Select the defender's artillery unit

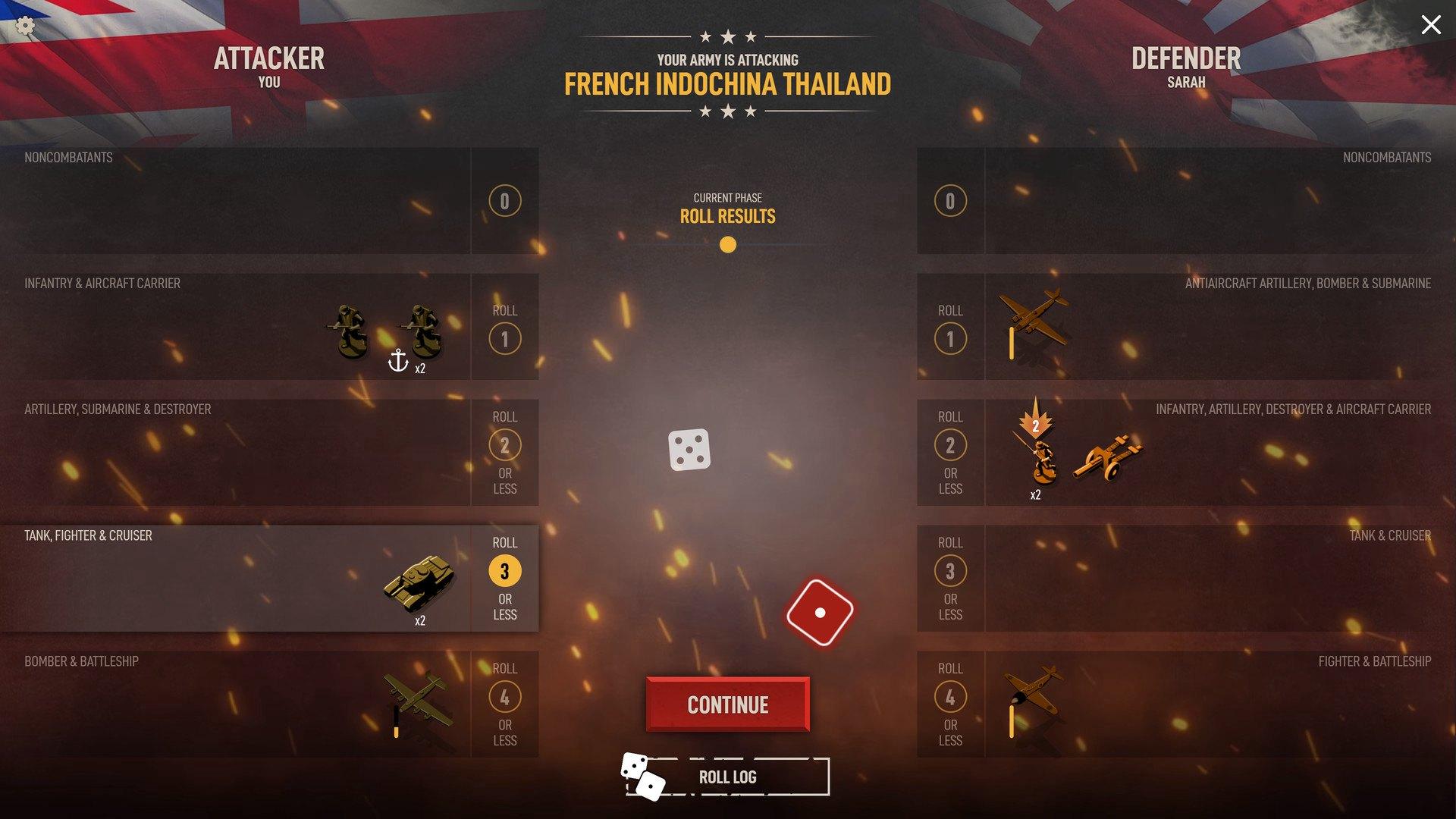[1108, 457]
